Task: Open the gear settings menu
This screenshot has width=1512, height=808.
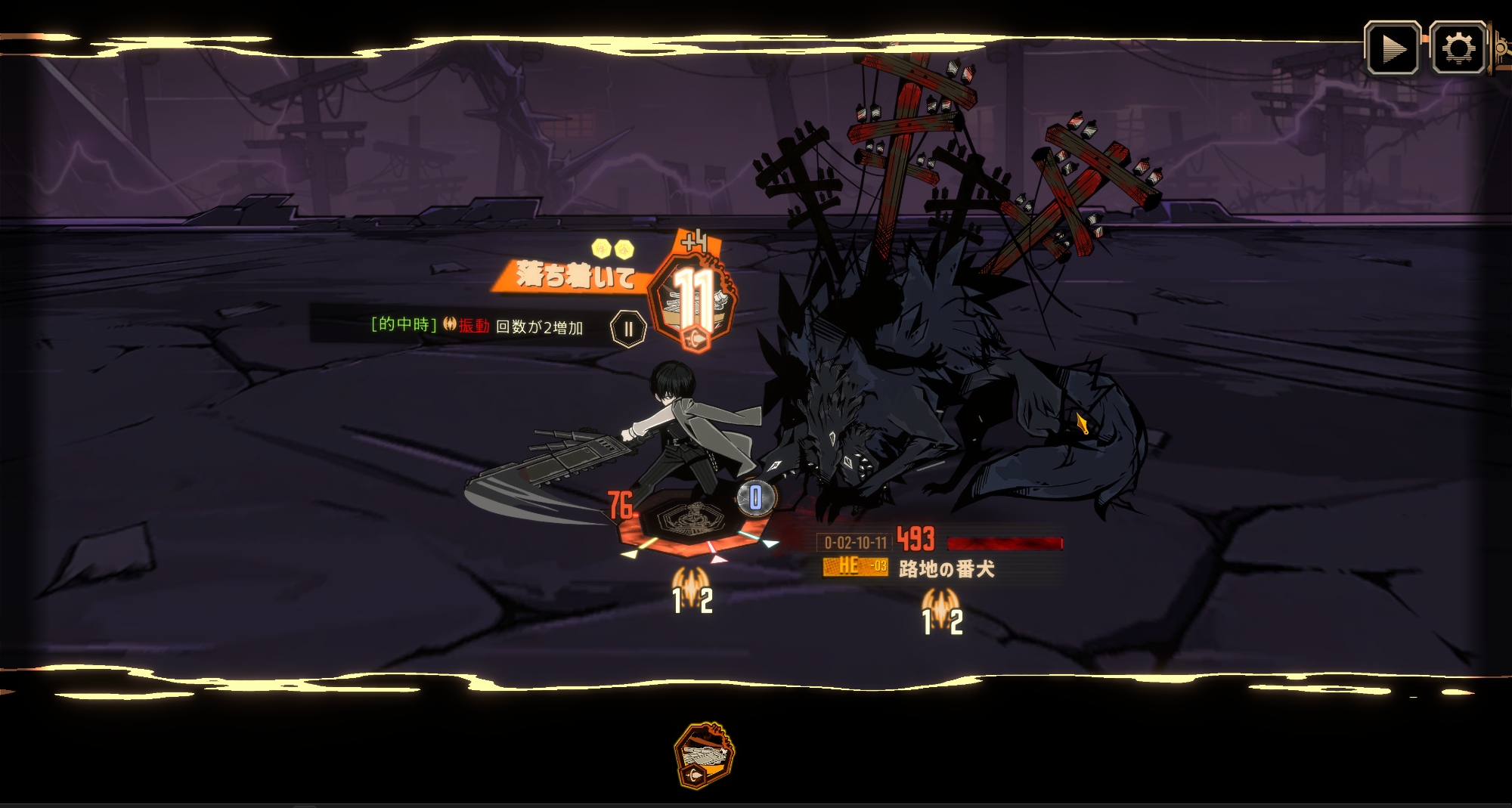Action: point(1458,49)
